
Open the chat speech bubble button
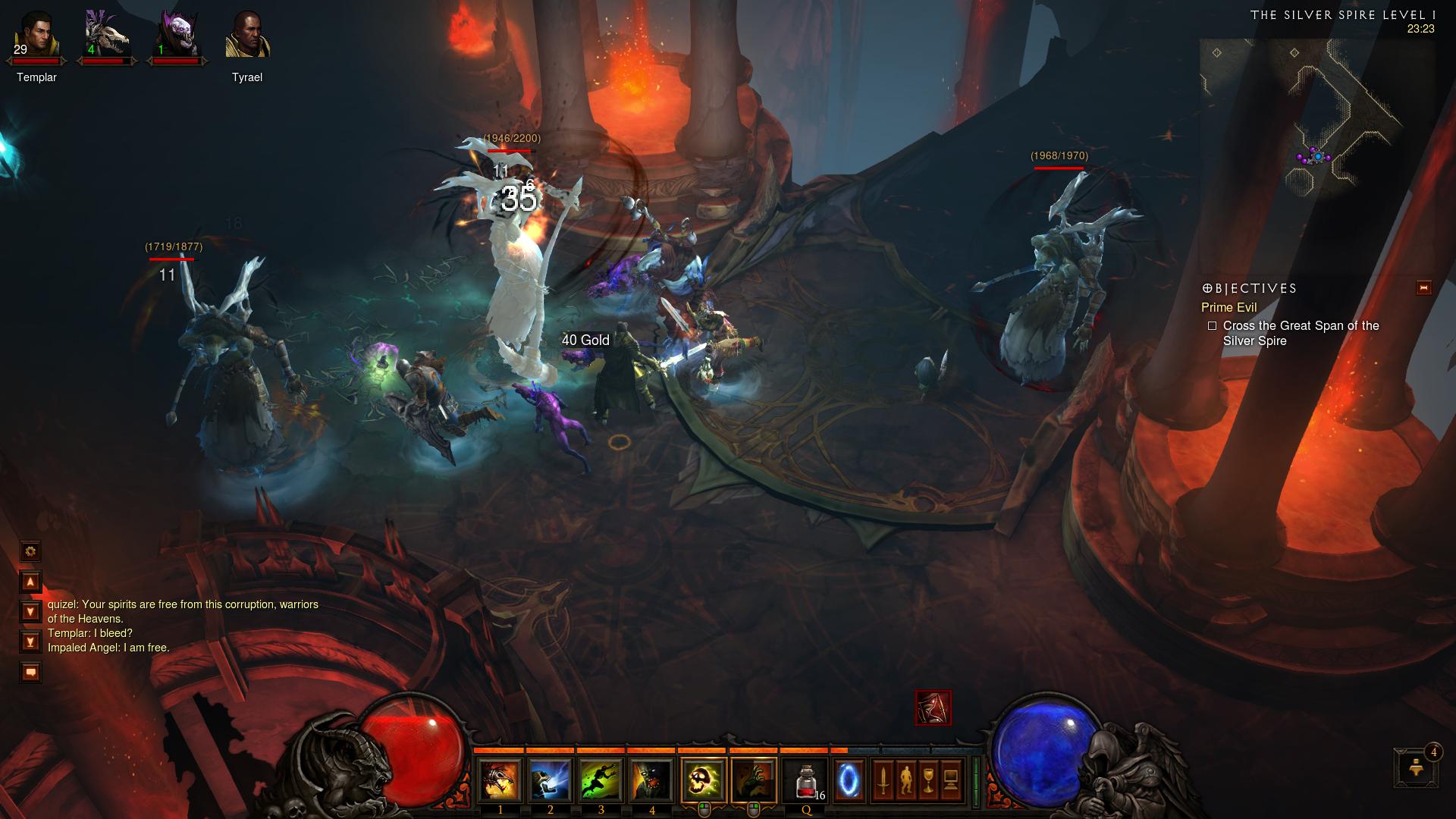click(x=30, y=672)
